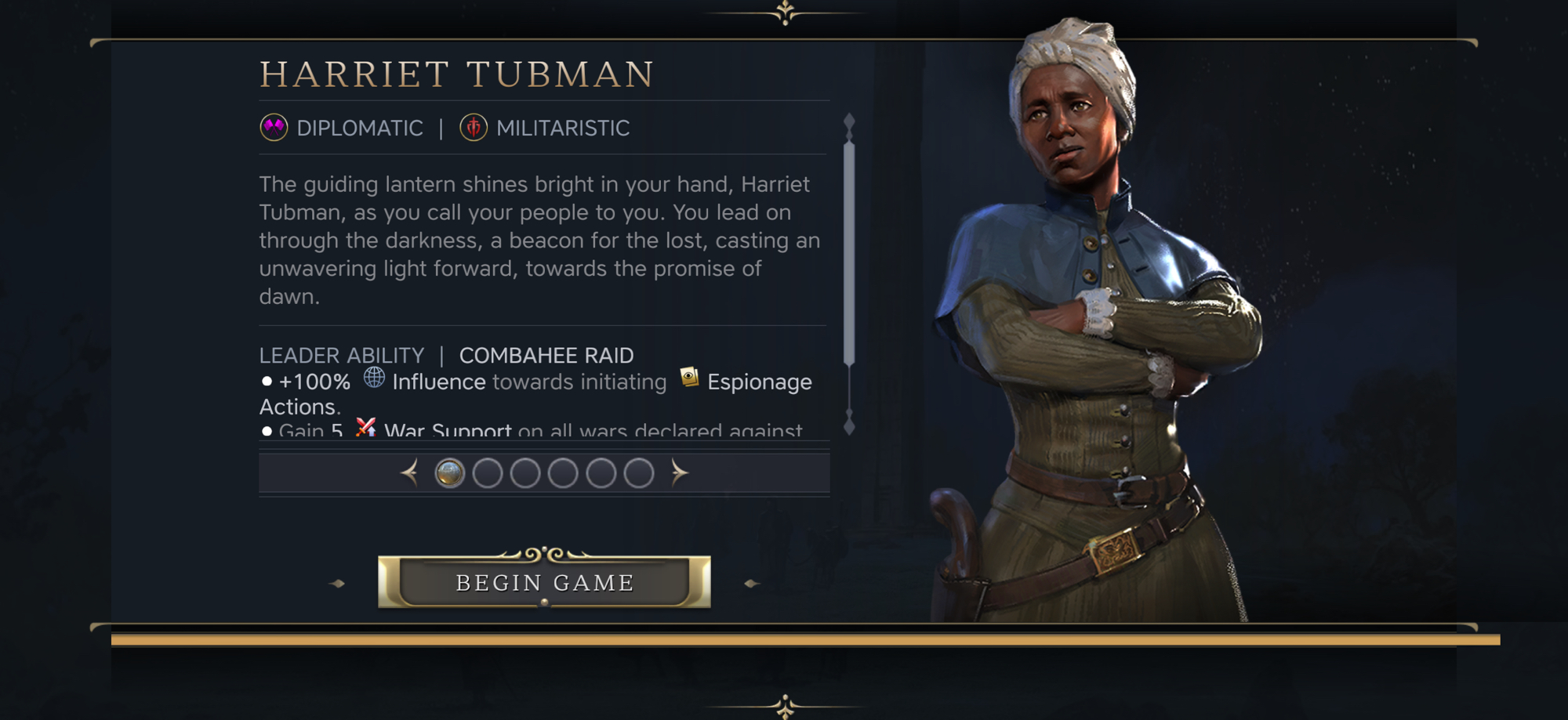Viewport: 1568px width, 720px height.
Task: Jump to the last page dot
Action: tap(639, 473)
